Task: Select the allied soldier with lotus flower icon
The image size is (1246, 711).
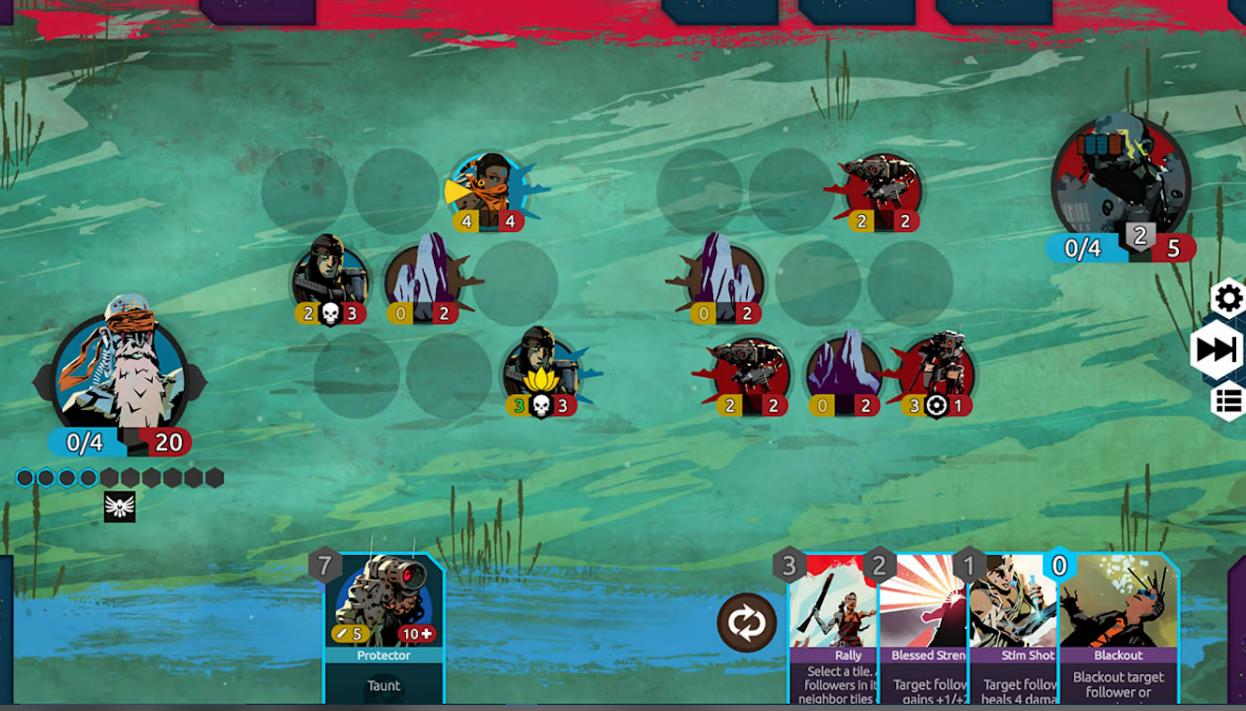Action: click(541, 372)
